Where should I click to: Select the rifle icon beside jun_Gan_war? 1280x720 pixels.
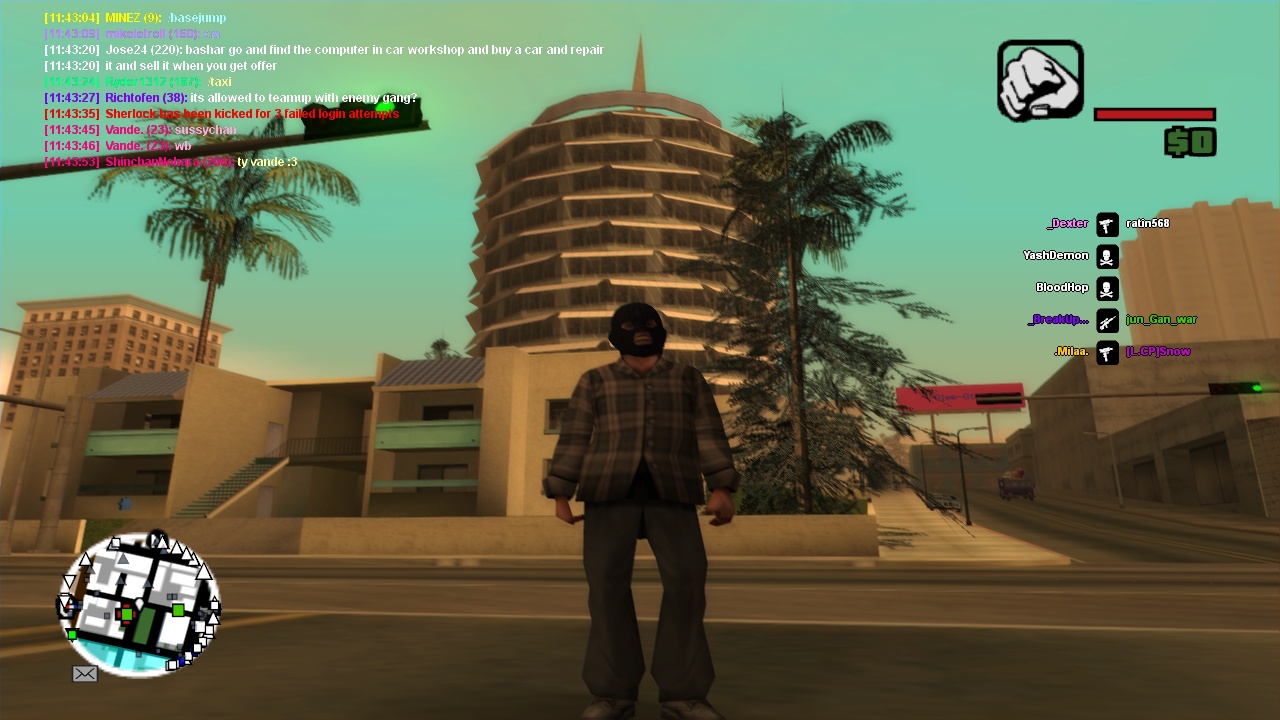pos(1107,320)
